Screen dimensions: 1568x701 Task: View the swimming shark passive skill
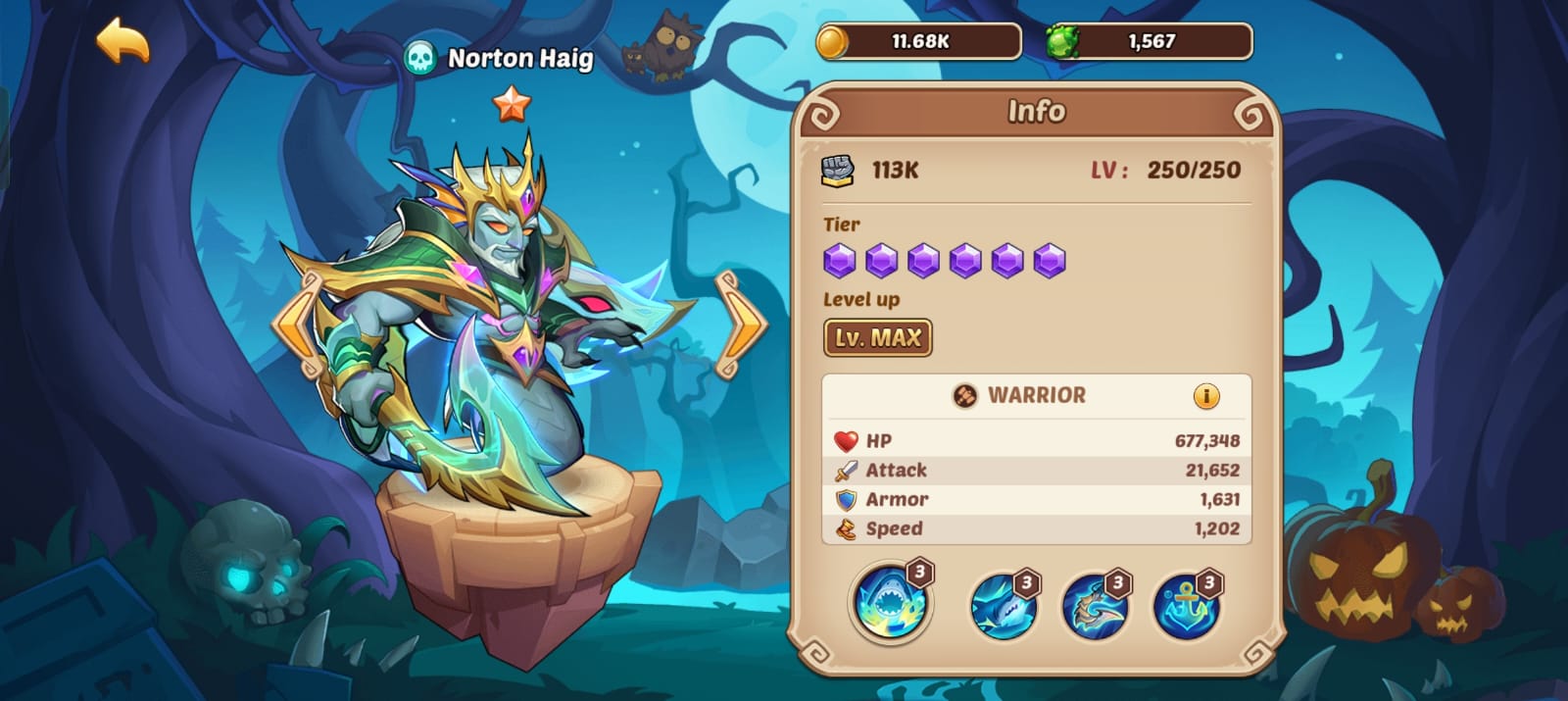click(x=1002, y=605)
